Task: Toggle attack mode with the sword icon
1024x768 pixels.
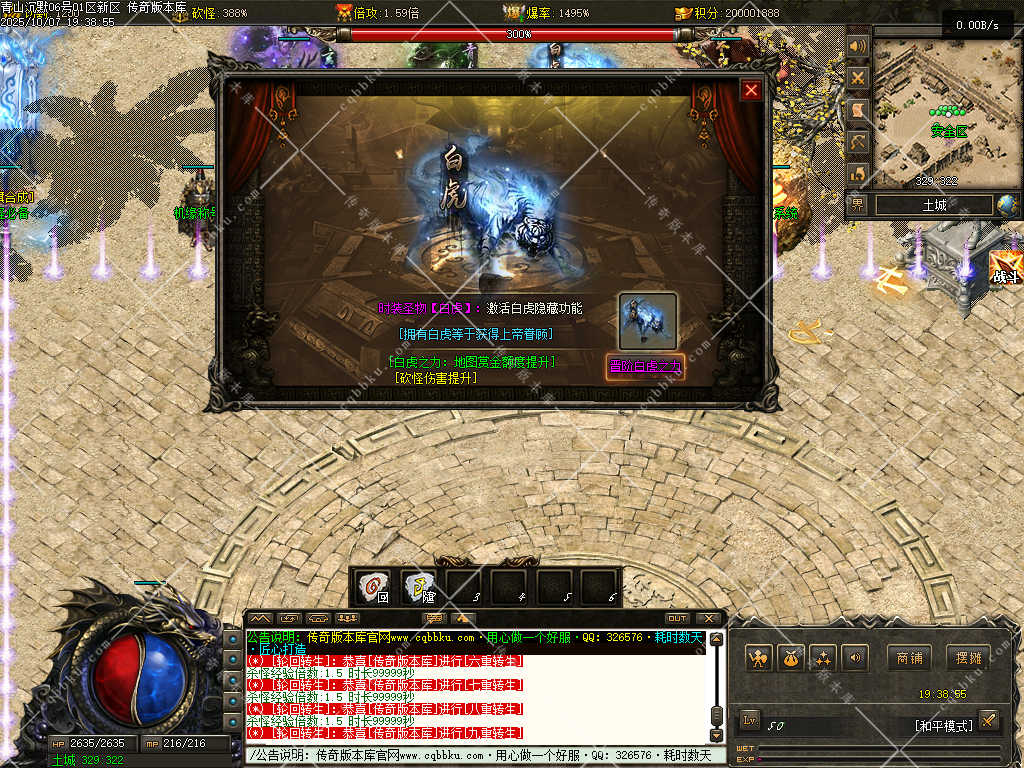Action: coord(988,720)
